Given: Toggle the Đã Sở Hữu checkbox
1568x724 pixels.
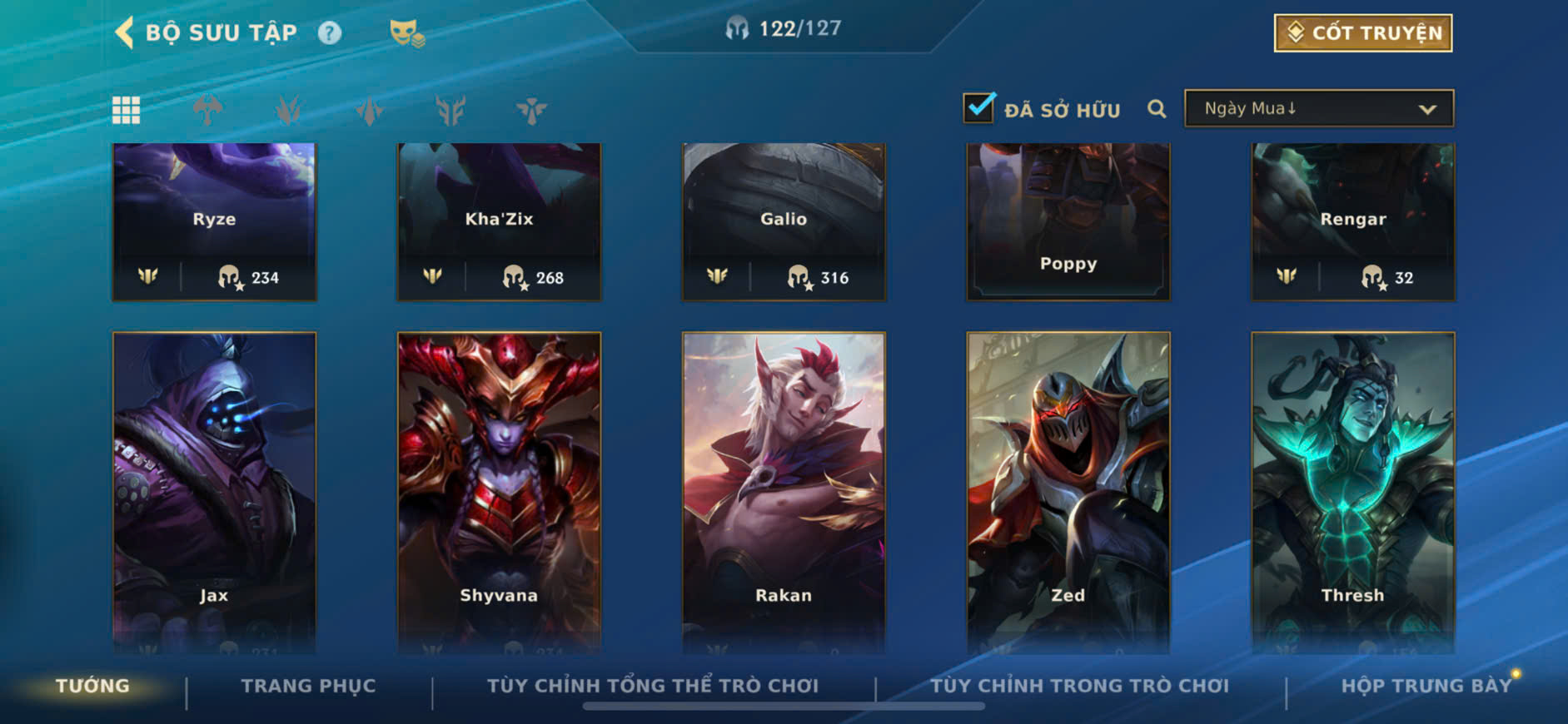Looking at the screenshot, I should click(x=979, y=108).
